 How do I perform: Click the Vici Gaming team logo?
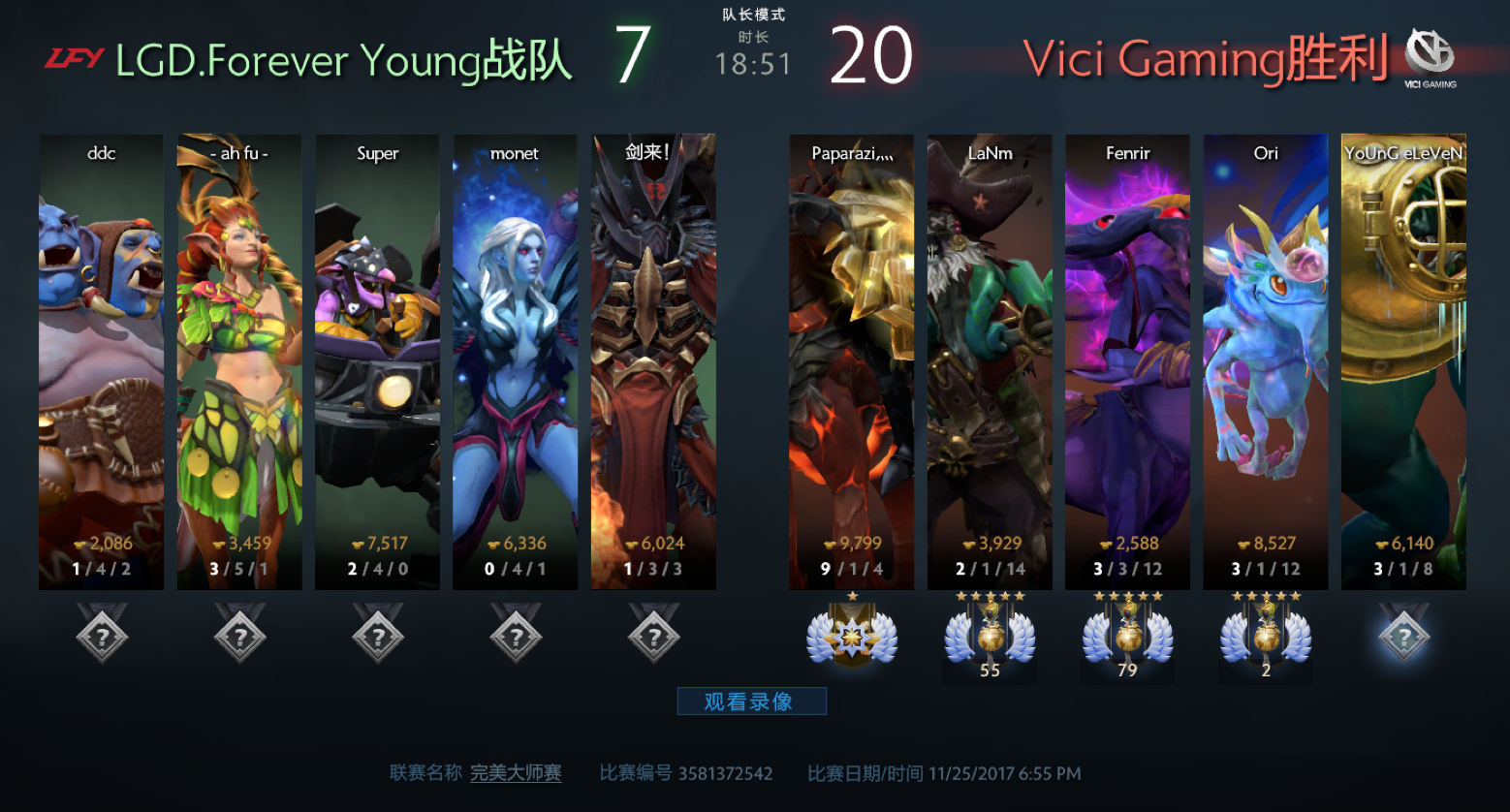[1430, 55]
